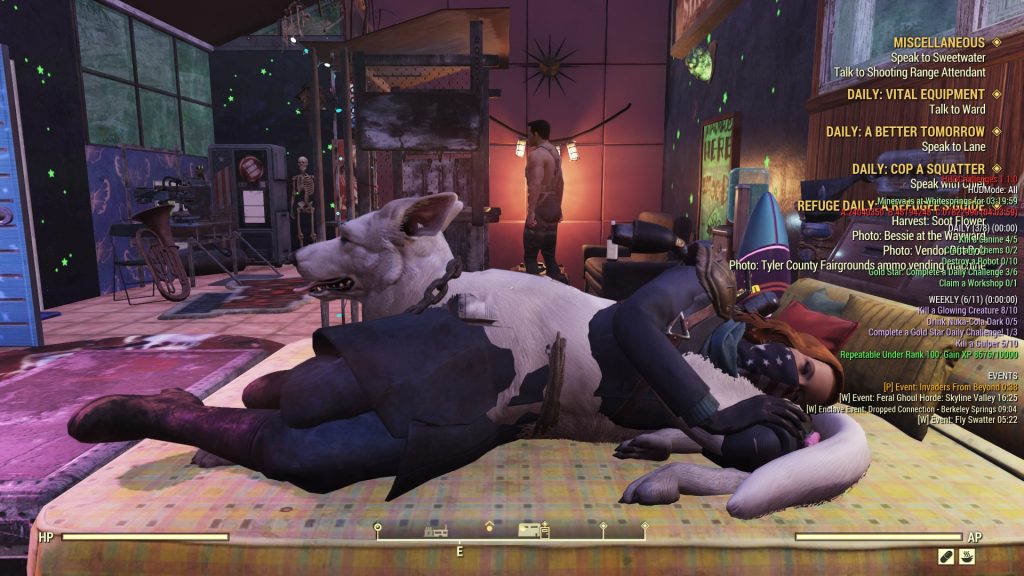Viewport: 1024px width, 576px height.
Task: Select the Miscellaneous quest header
Action: tap(939, 43)
